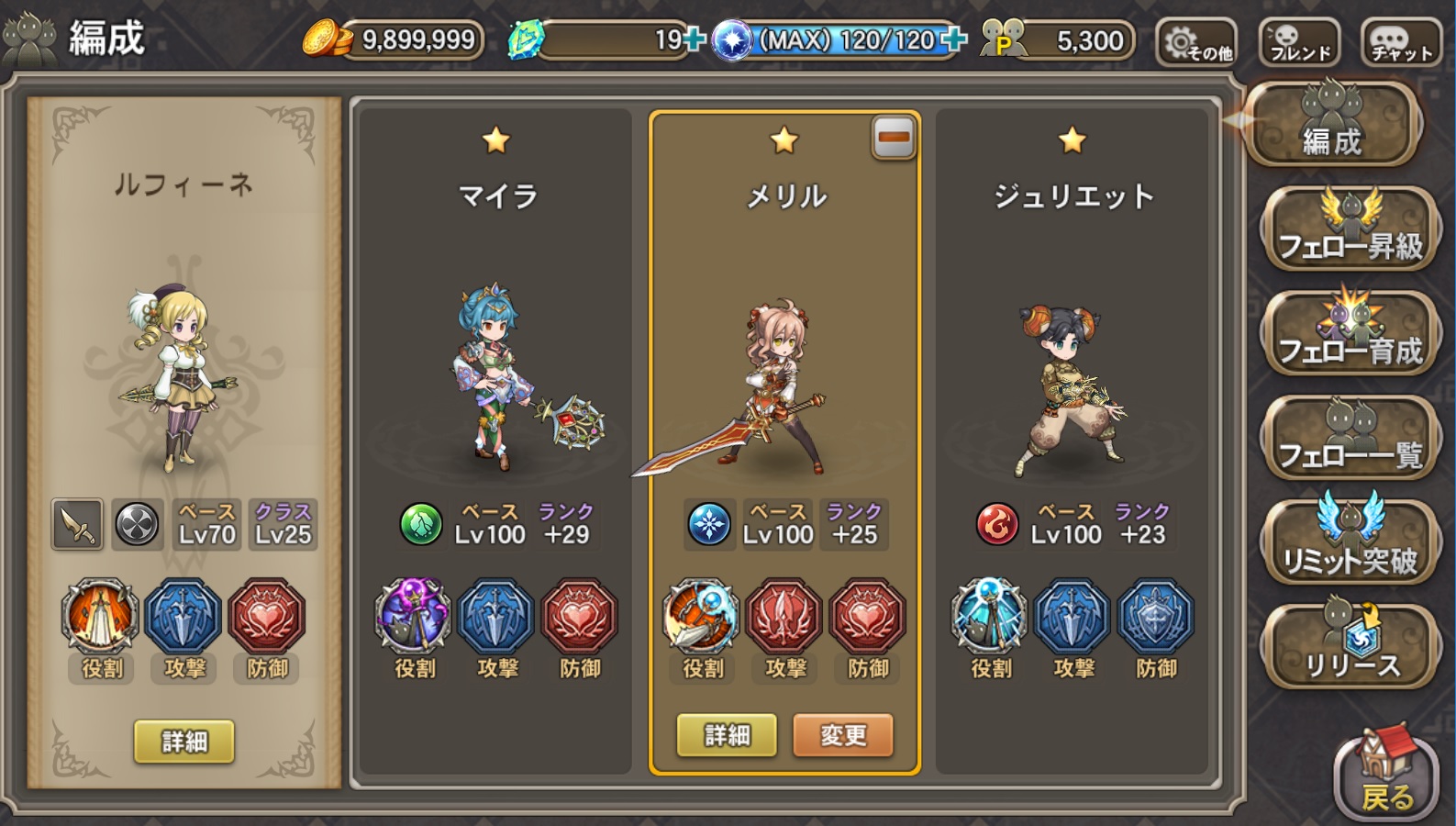Open メリル's 詳細 details
Screen dimensions: 1456x826
click(727, 735)
